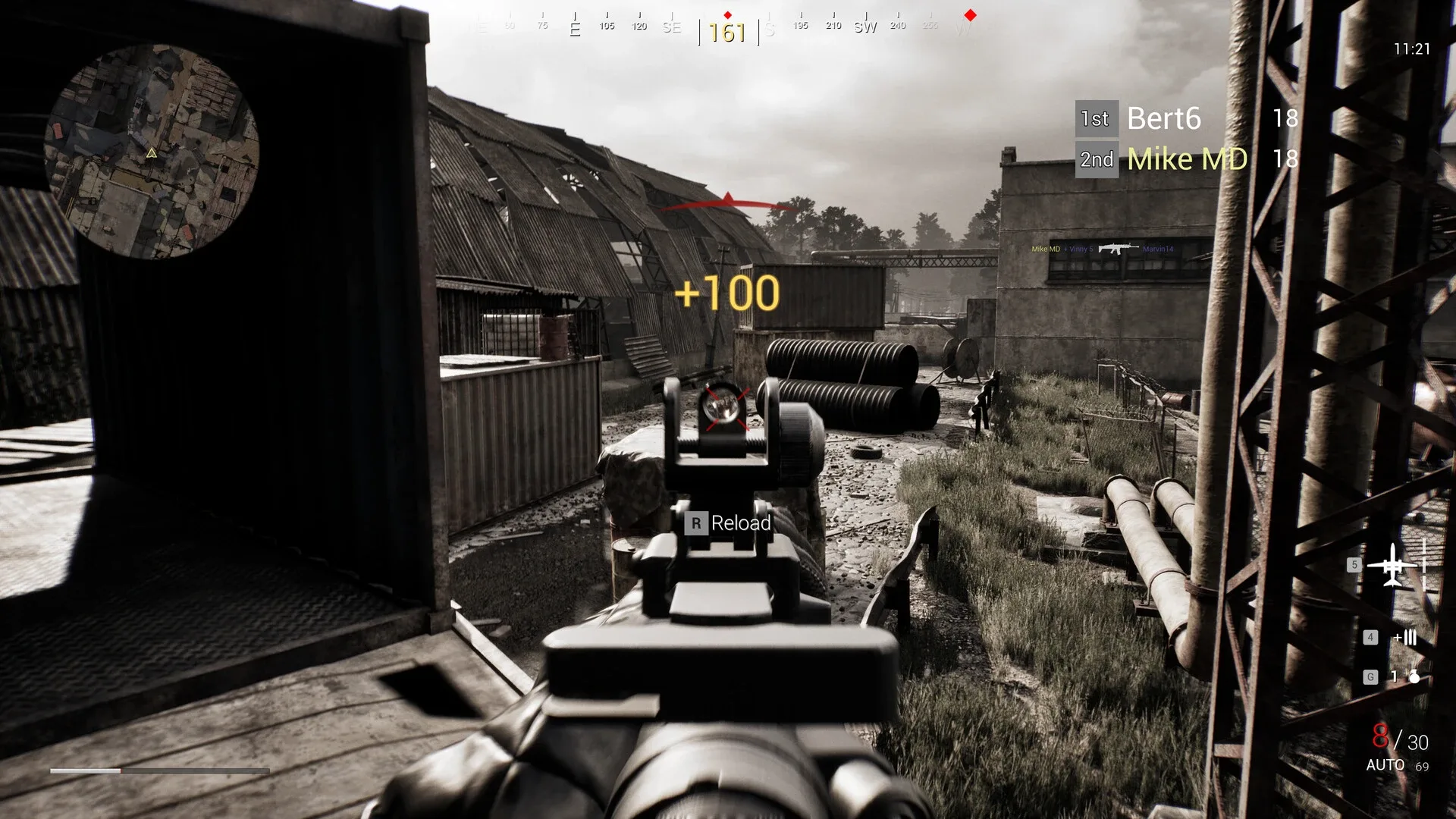Image resolution: width=1456 pixels, height=819 pixels.
Task: Expand the 1st place scoreboard entry
Action: (1097, 118)
